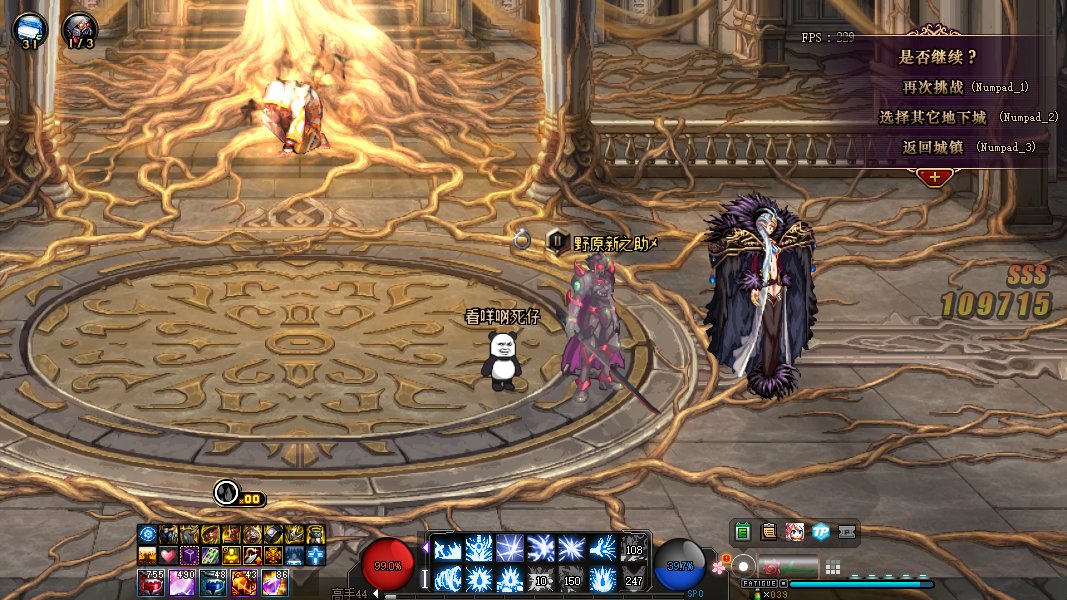Screen dimensions: 1067x600
Task: Open the grey ticket icon
Action: click(847, 532)
